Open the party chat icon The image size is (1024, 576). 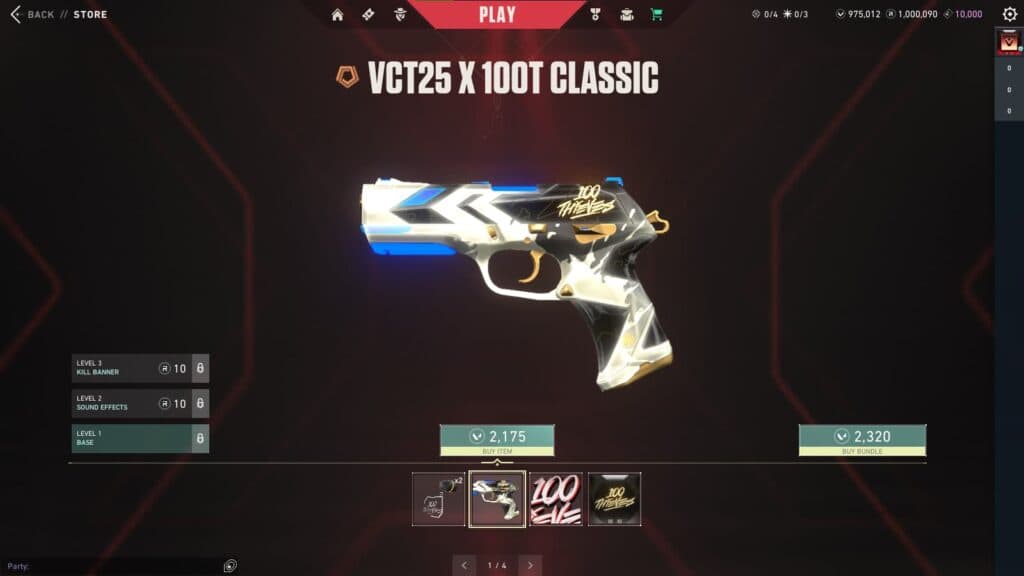pos(231,566)
